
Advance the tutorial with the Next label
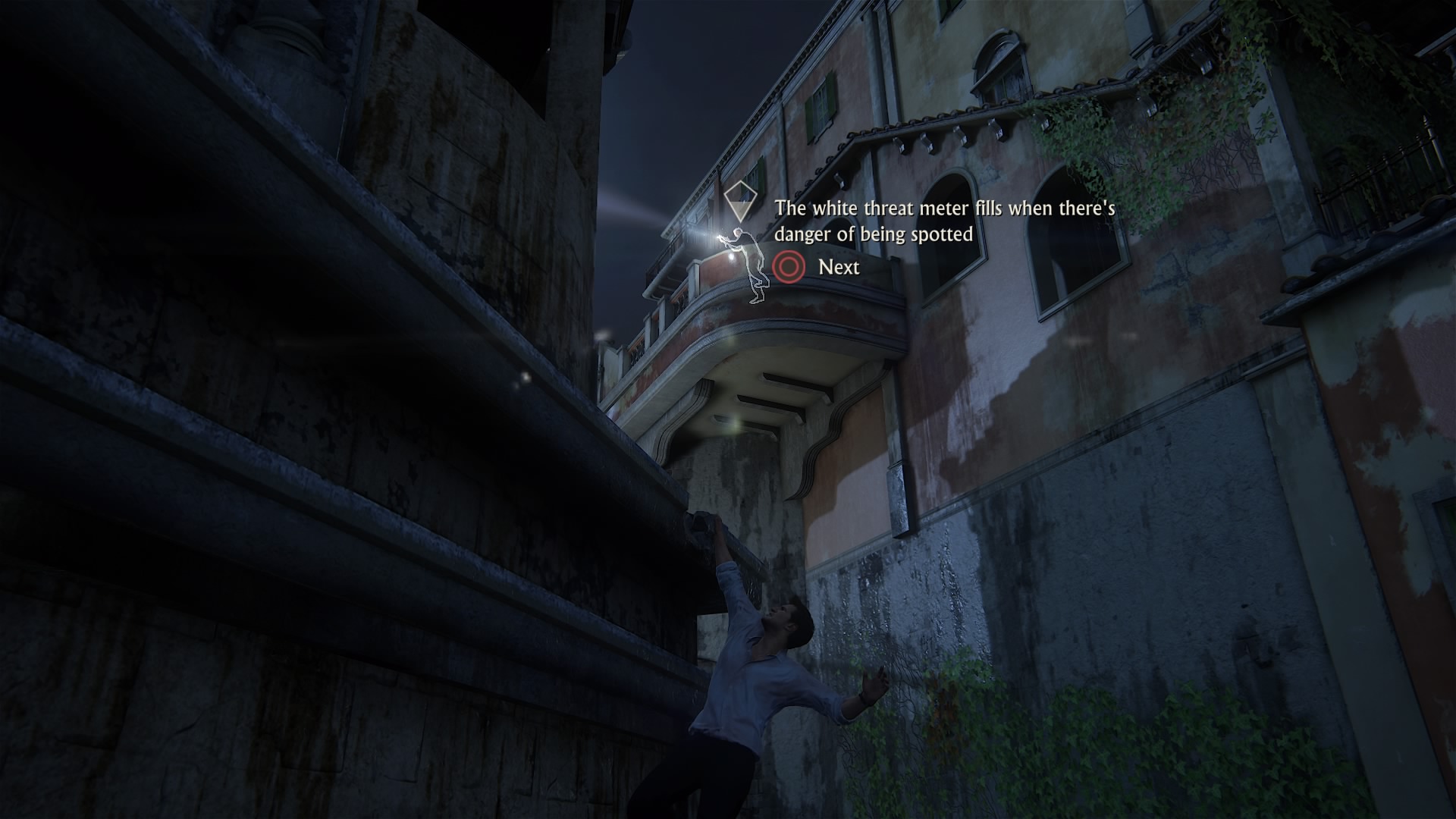(838, 267)
